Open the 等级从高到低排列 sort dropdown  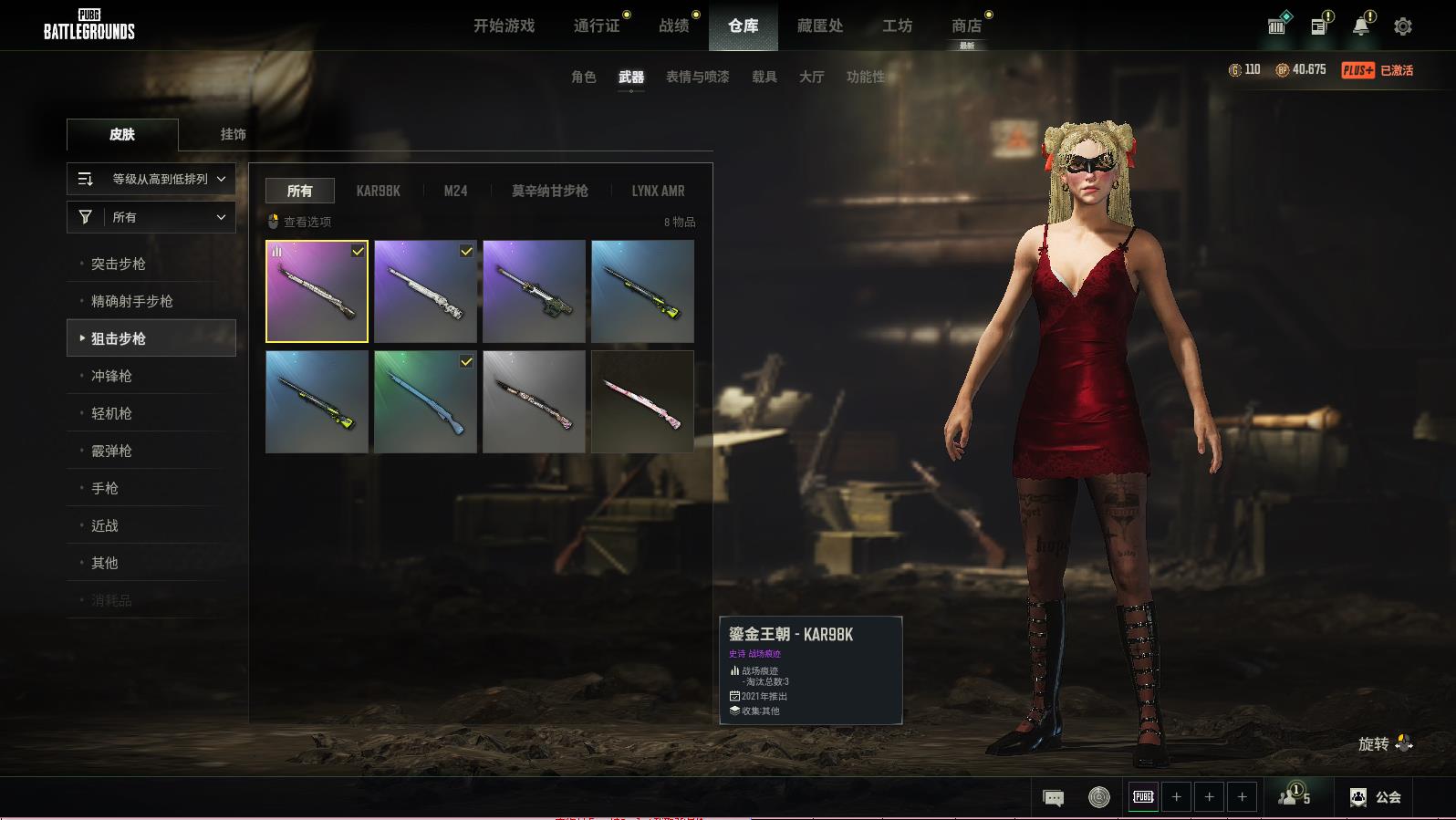tap(151, 179)
